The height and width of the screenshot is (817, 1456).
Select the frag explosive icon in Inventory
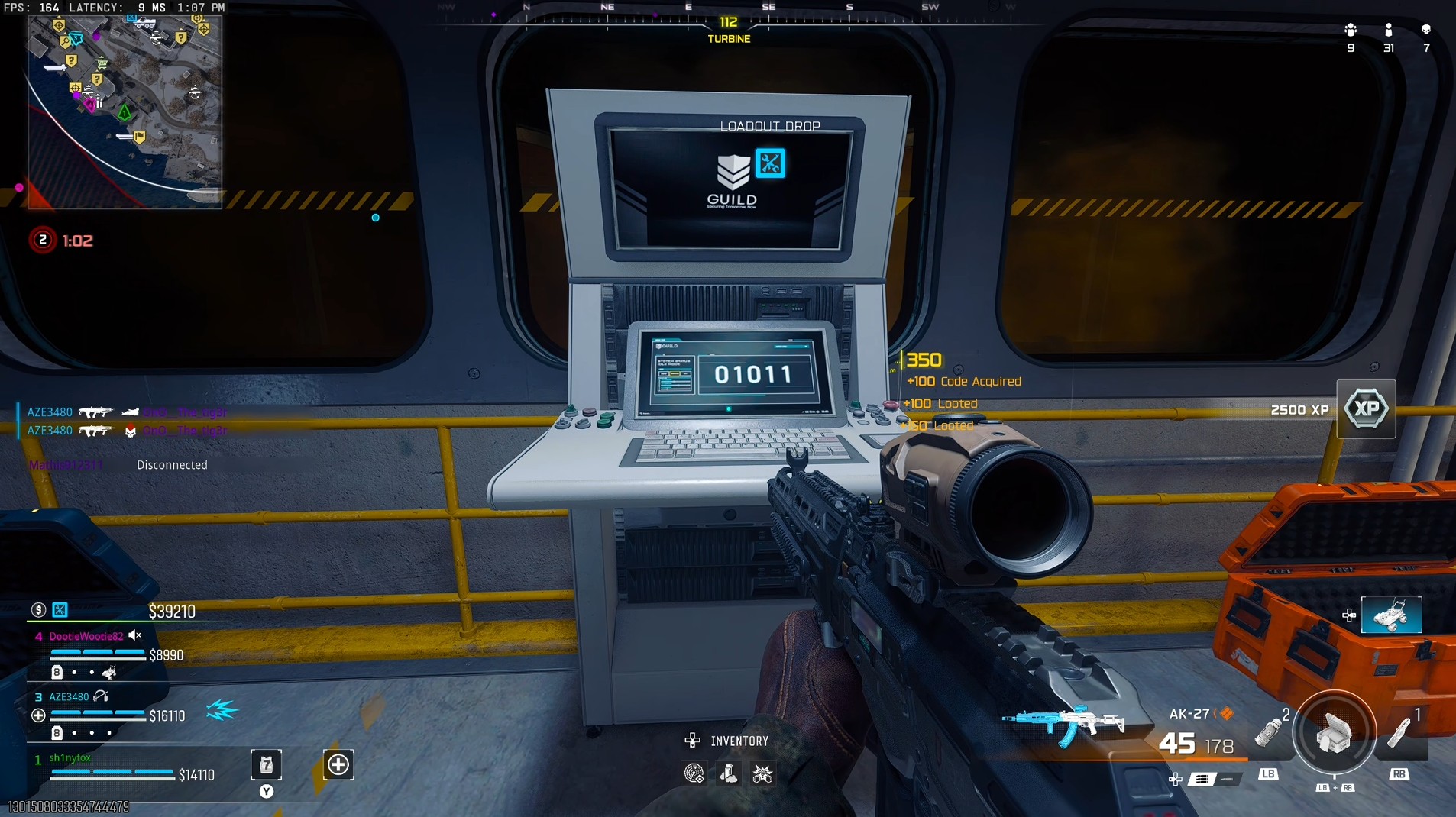763,773
